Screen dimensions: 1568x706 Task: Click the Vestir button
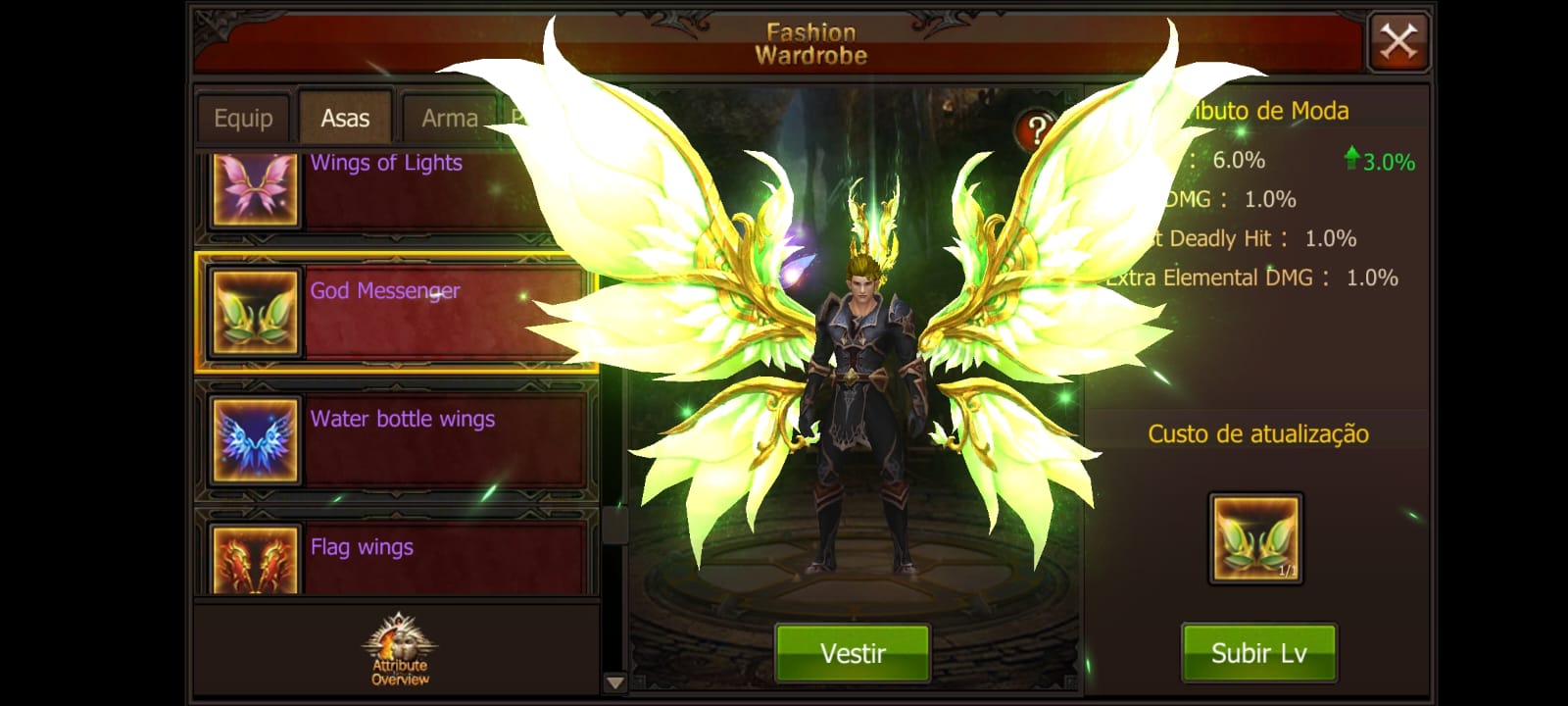(853, 652)
